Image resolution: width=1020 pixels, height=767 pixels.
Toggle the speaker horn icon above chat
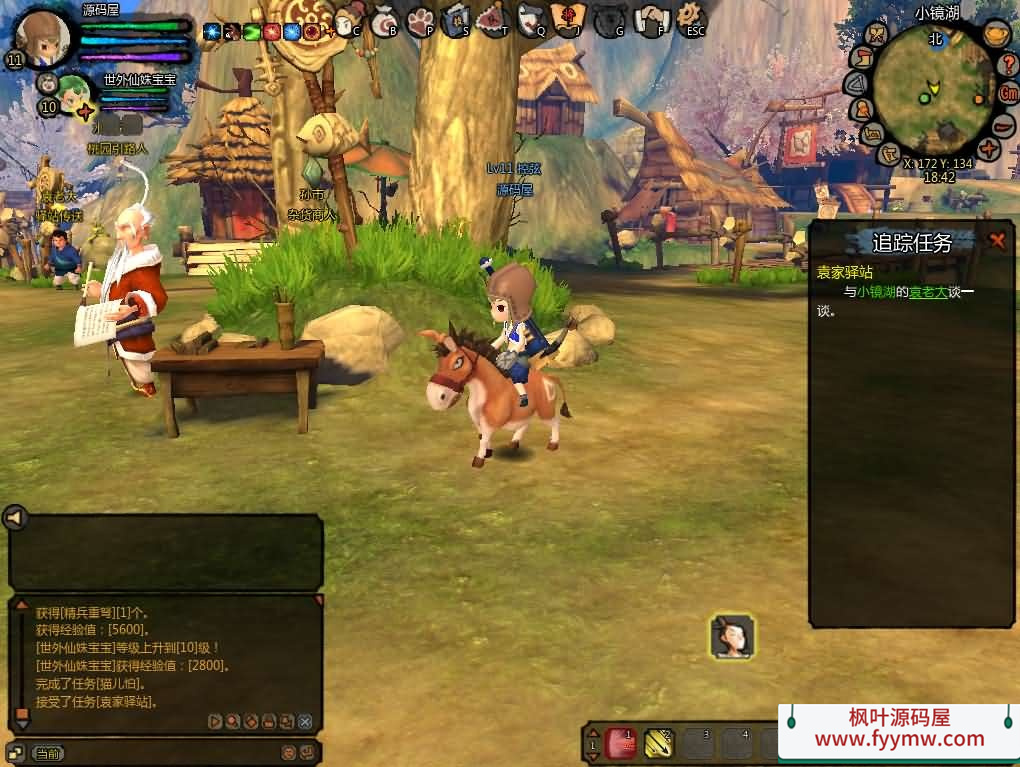(x=14, y=517)
